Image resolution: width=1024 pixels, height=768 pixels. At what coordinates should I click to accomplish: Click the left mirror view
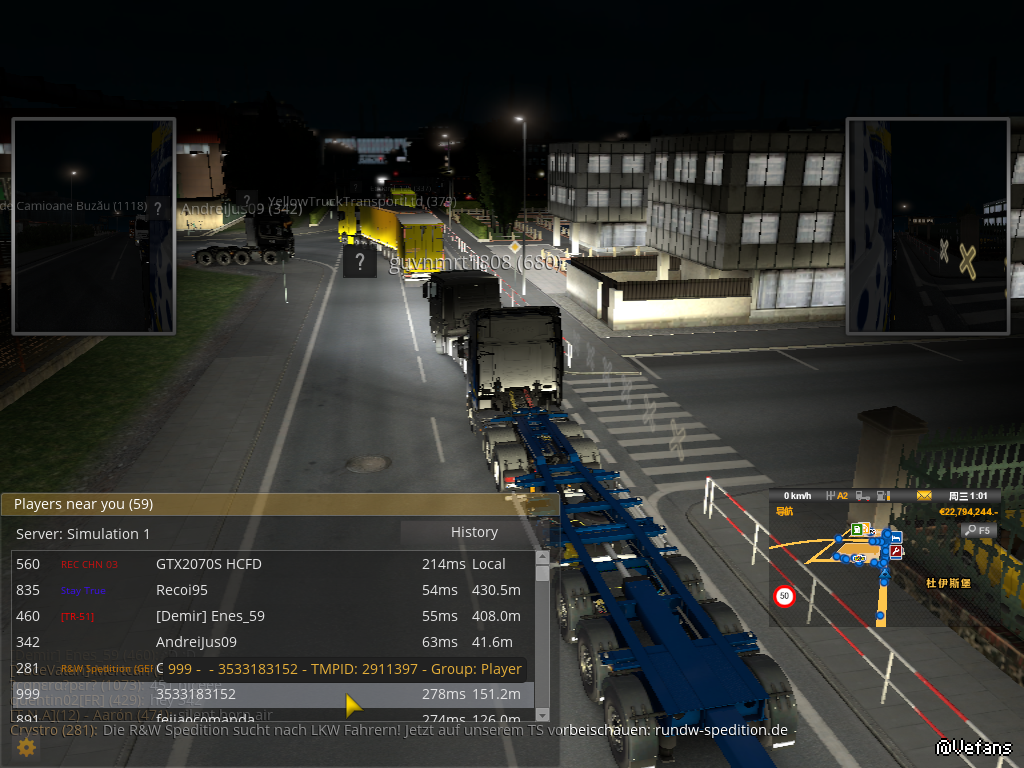(93, 226)
